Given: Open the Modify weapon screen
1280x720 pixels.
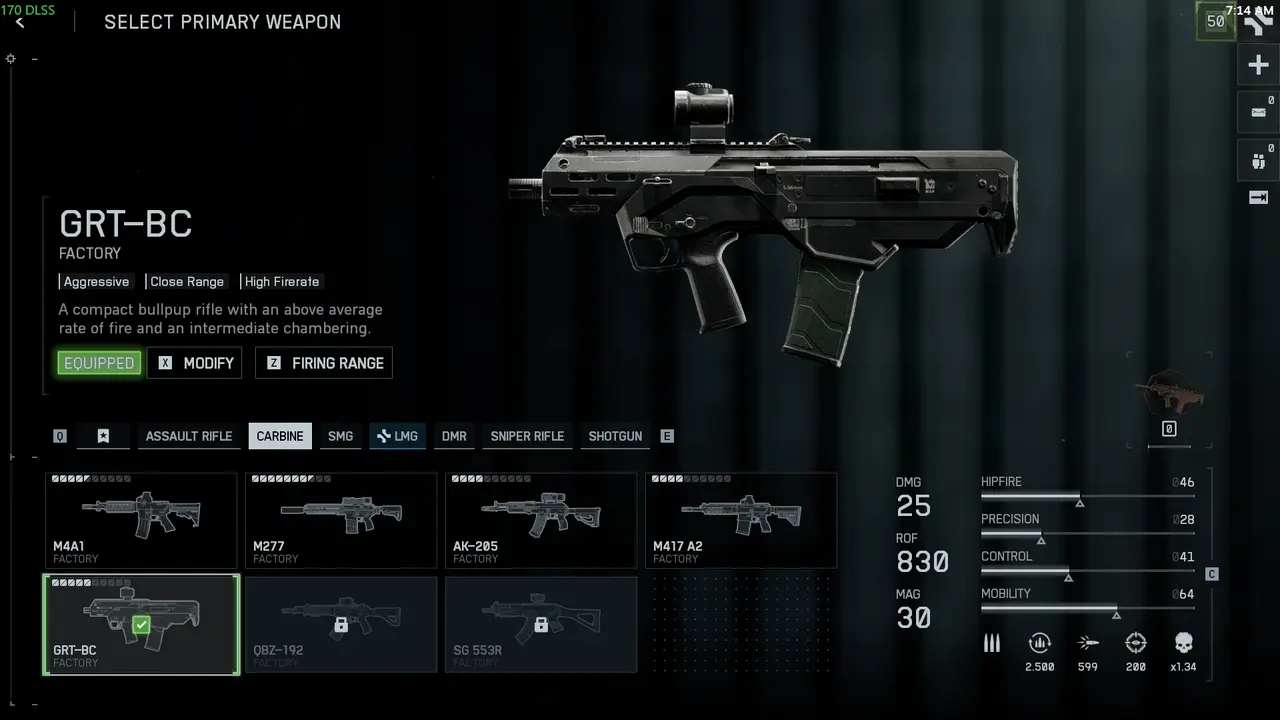Looking at the screenshot, I should pyautogui.click(x=195, y=363).
